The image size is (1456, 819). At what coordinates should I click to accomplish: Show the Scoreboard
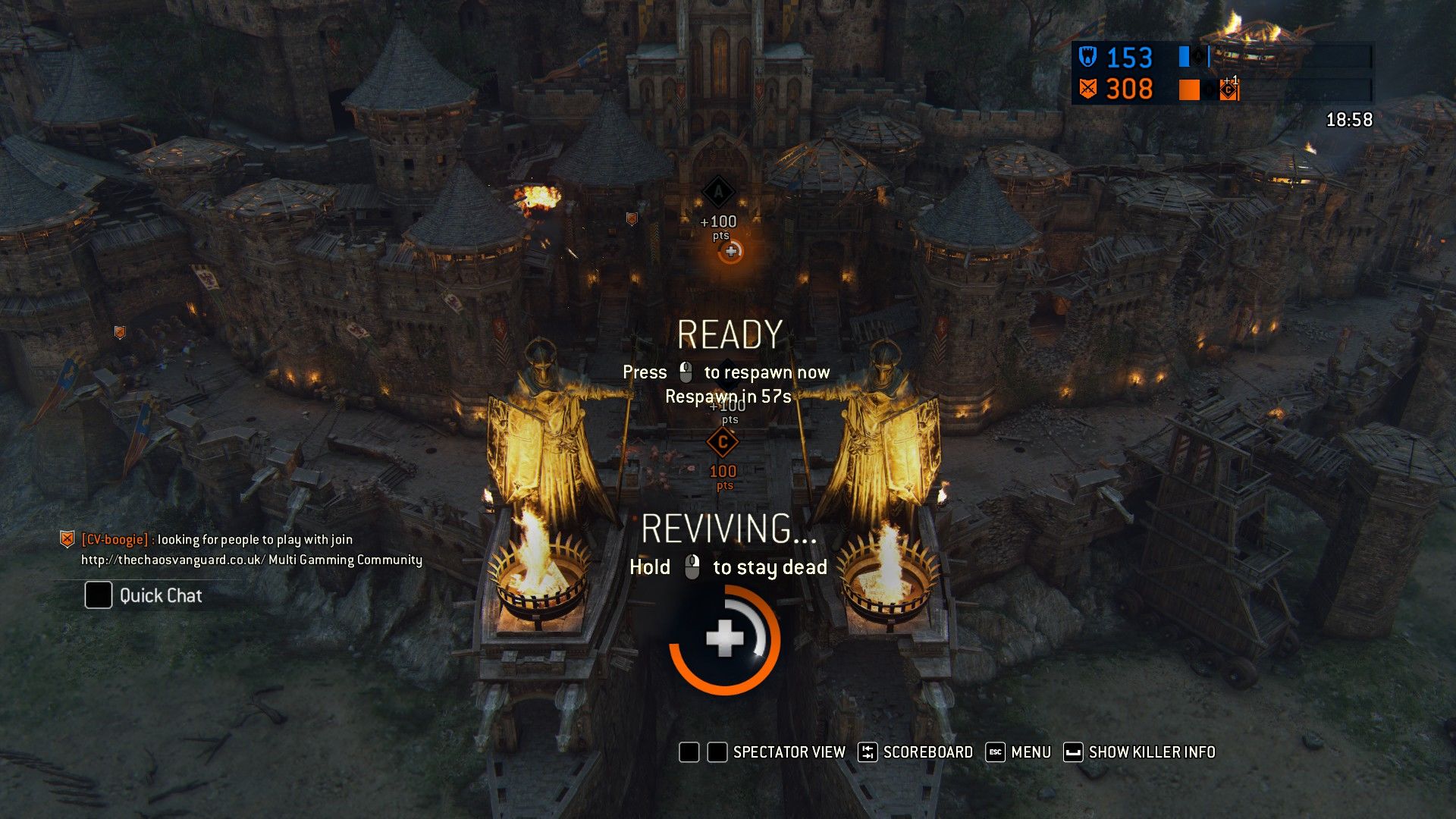click(x=927, y=752)
